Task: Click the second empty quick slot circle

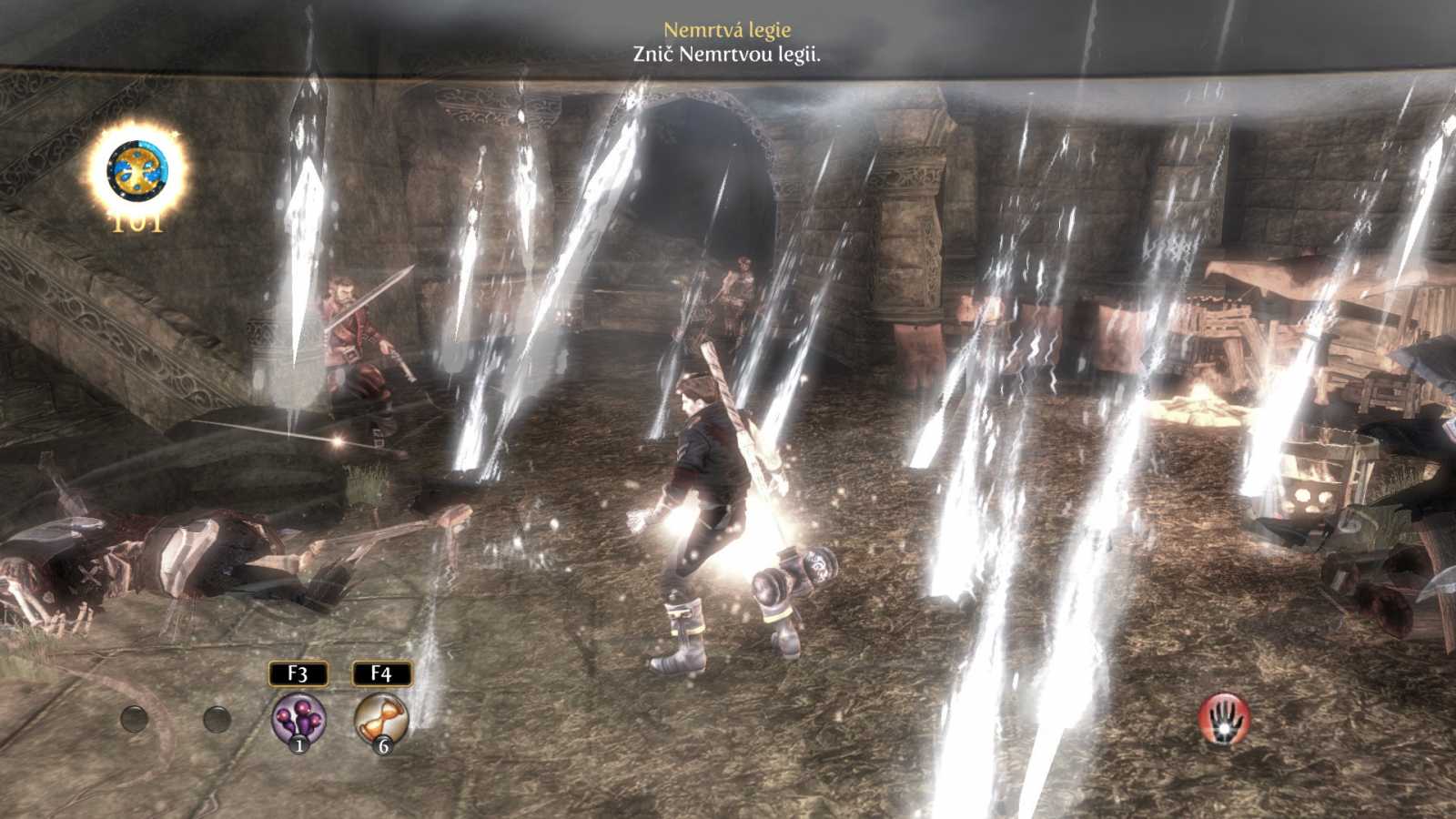Action: [217, 718]
